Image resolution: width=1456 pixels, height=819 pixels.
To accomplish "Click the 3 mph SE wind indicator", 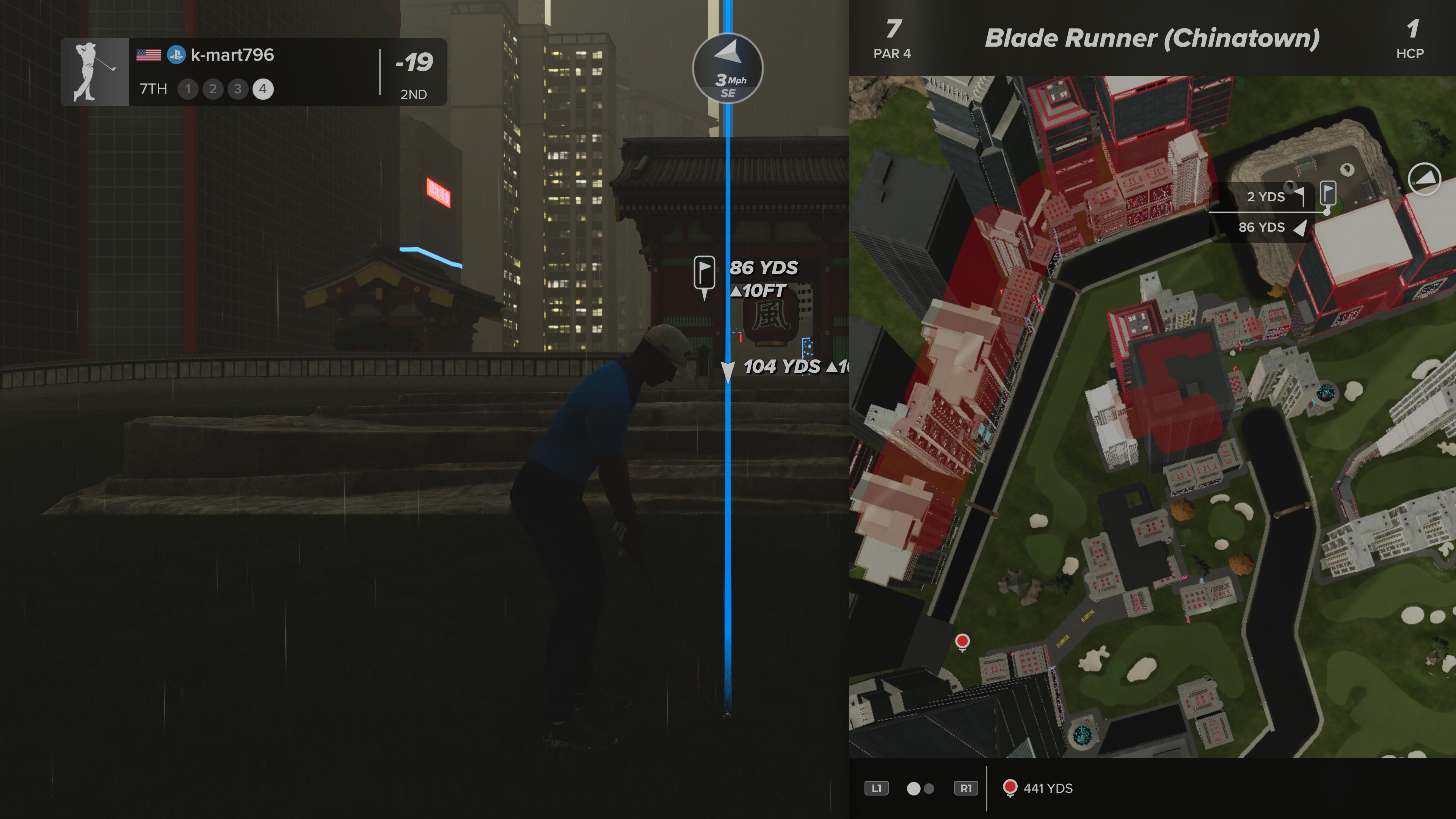I will tap(728, 68).
